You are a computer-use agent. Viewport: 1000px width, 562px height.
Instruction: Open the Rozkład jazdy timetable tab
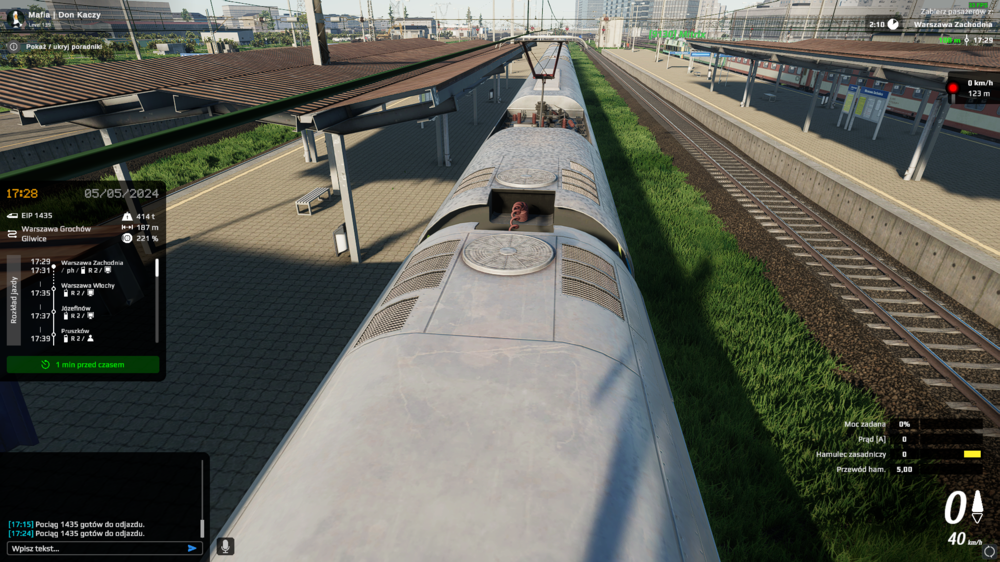point(13,300)
